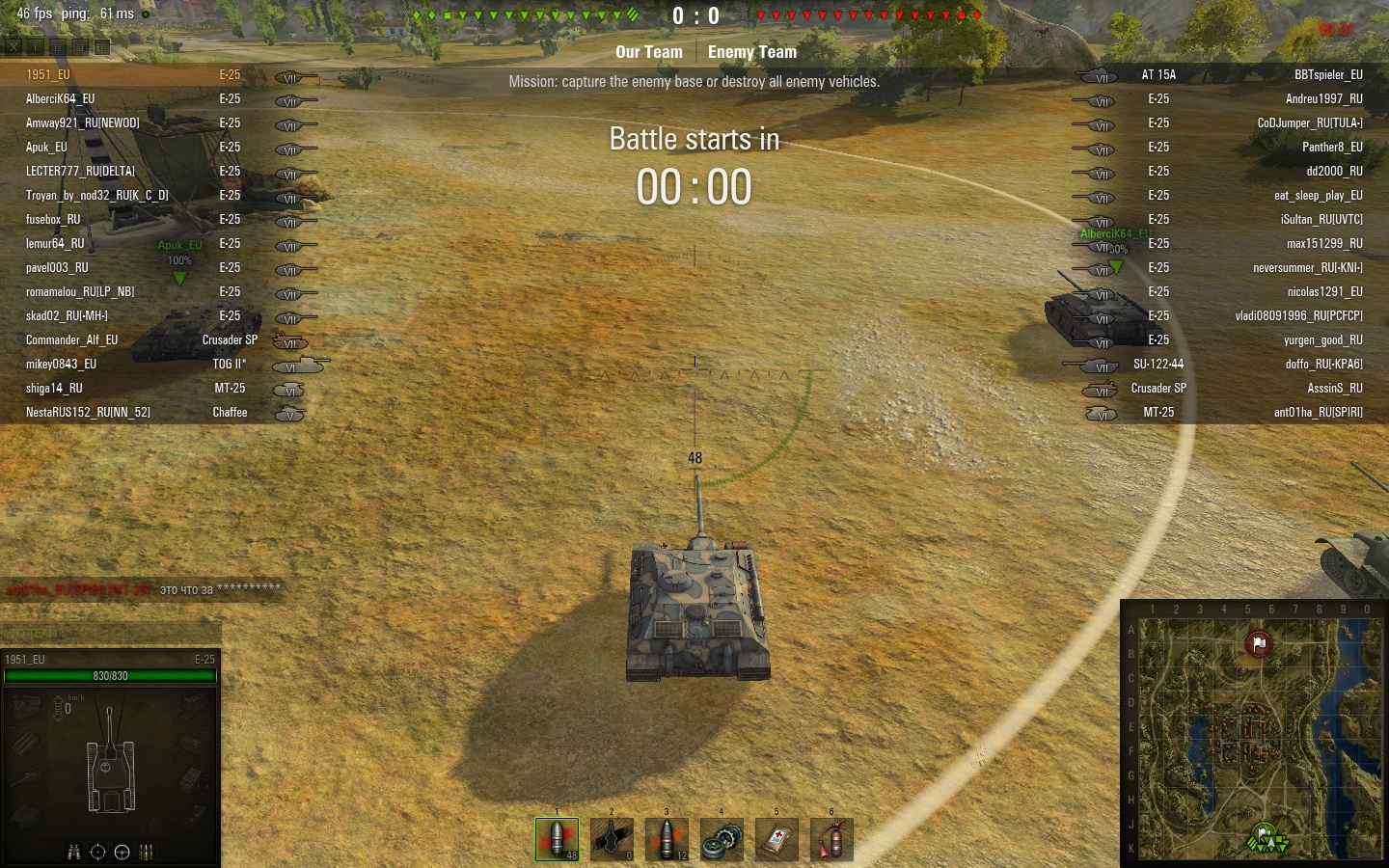Hide the team panel with the X button

[14, 46]
